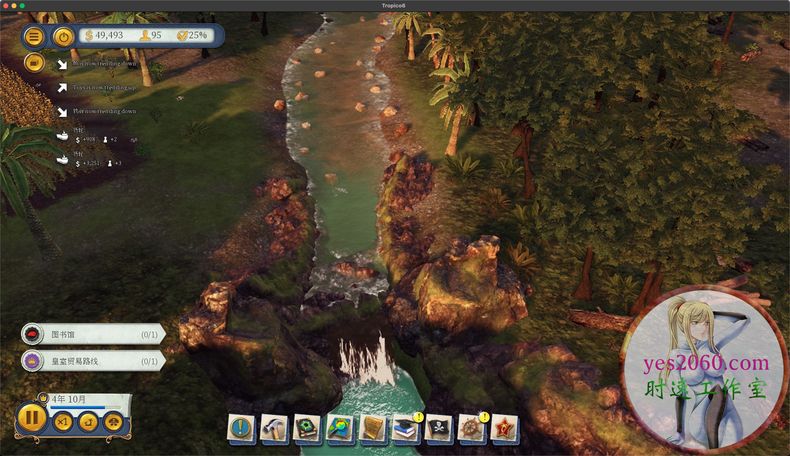The width and height of the screenshot is (790, 456).
Task: Open the exclamation mark tasks panel
Action: [241, 427]
